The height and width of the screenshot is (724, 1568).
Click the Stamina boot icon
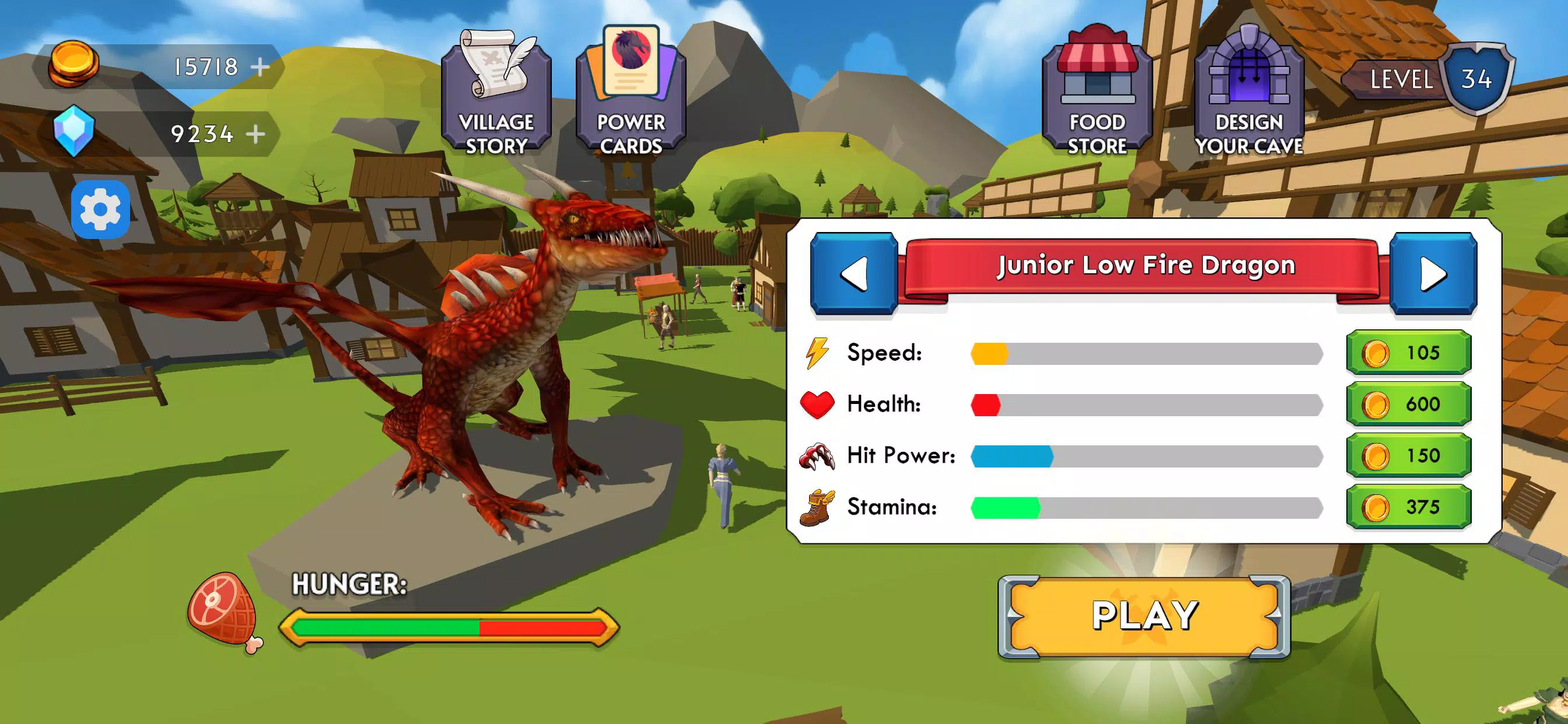pos(815,507)
